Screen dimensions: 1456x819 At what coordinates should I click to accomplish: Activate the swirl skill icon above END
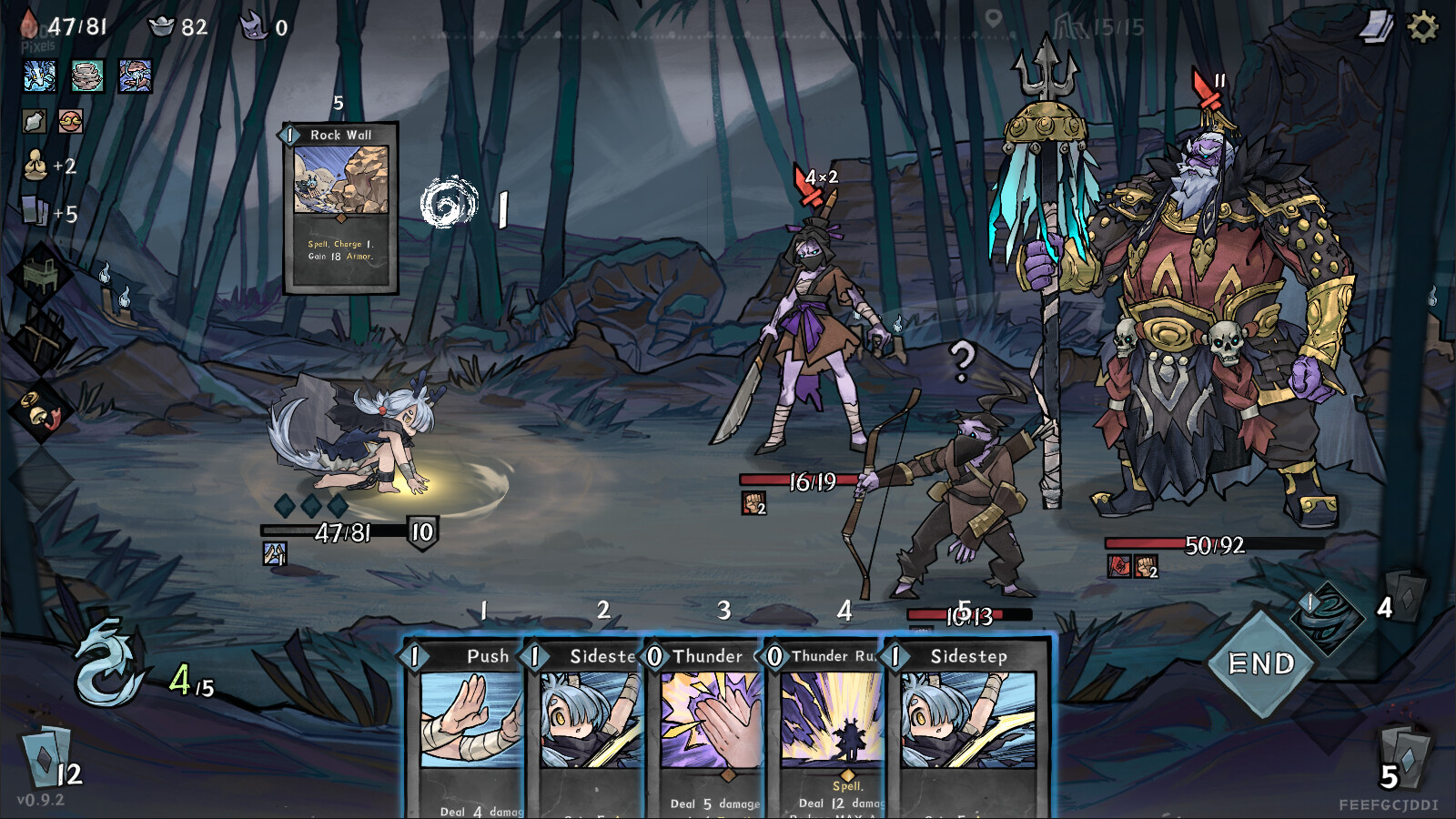(1328, 614)
